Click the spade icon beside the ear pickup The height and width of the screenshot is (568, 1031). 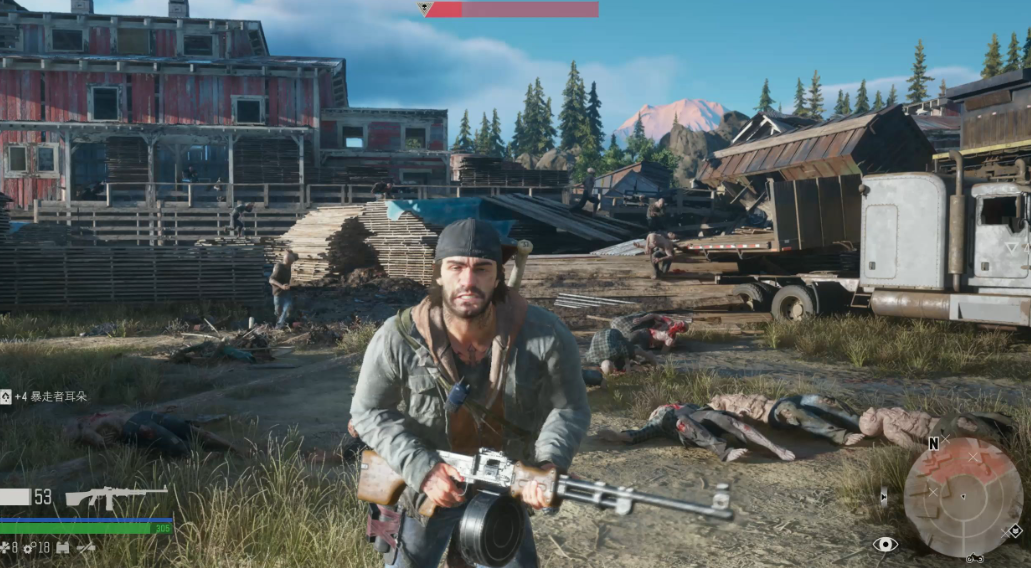click(x=6, y=397)
